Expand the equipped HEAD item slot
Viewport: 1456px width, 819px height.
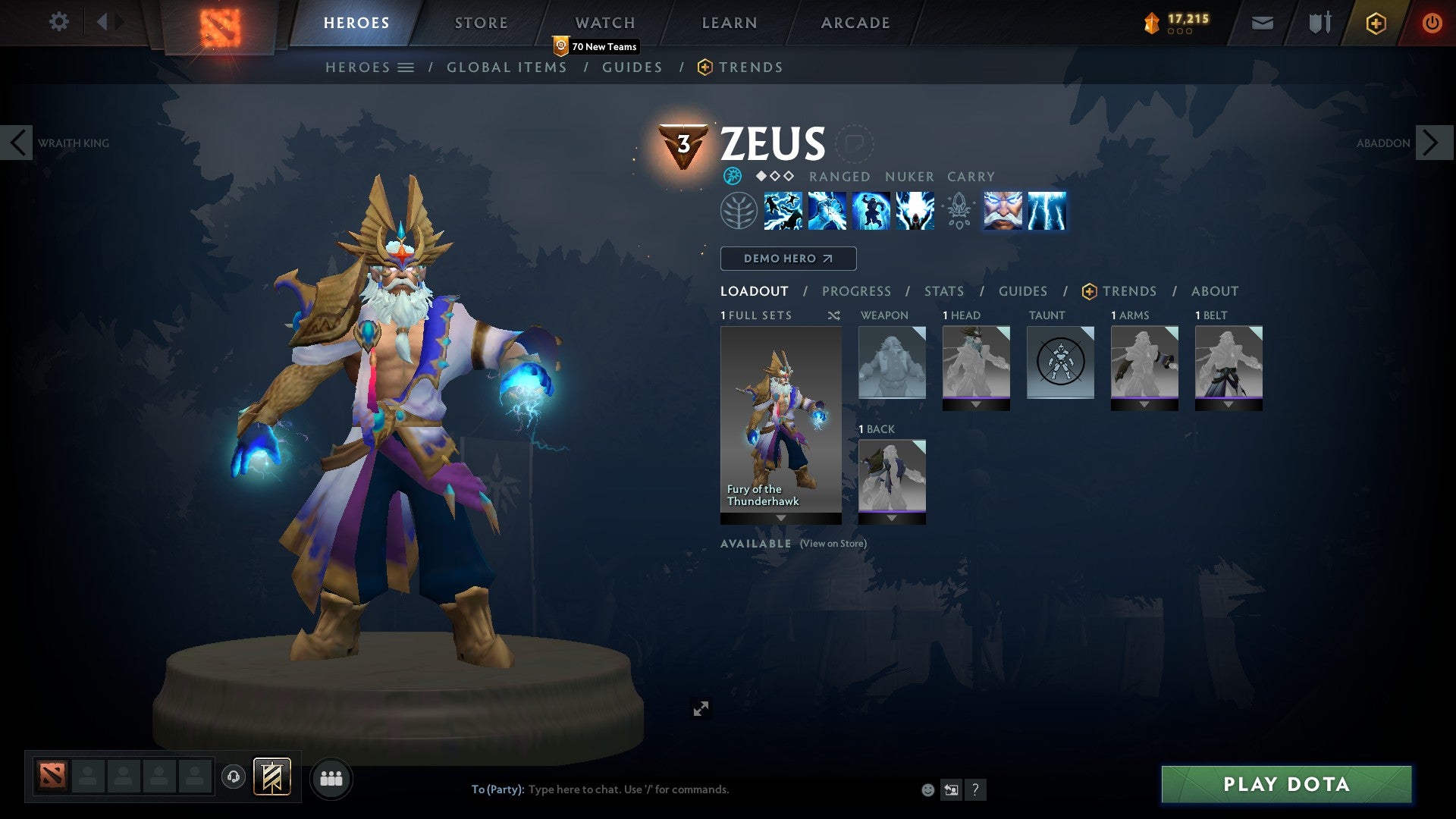976,404
